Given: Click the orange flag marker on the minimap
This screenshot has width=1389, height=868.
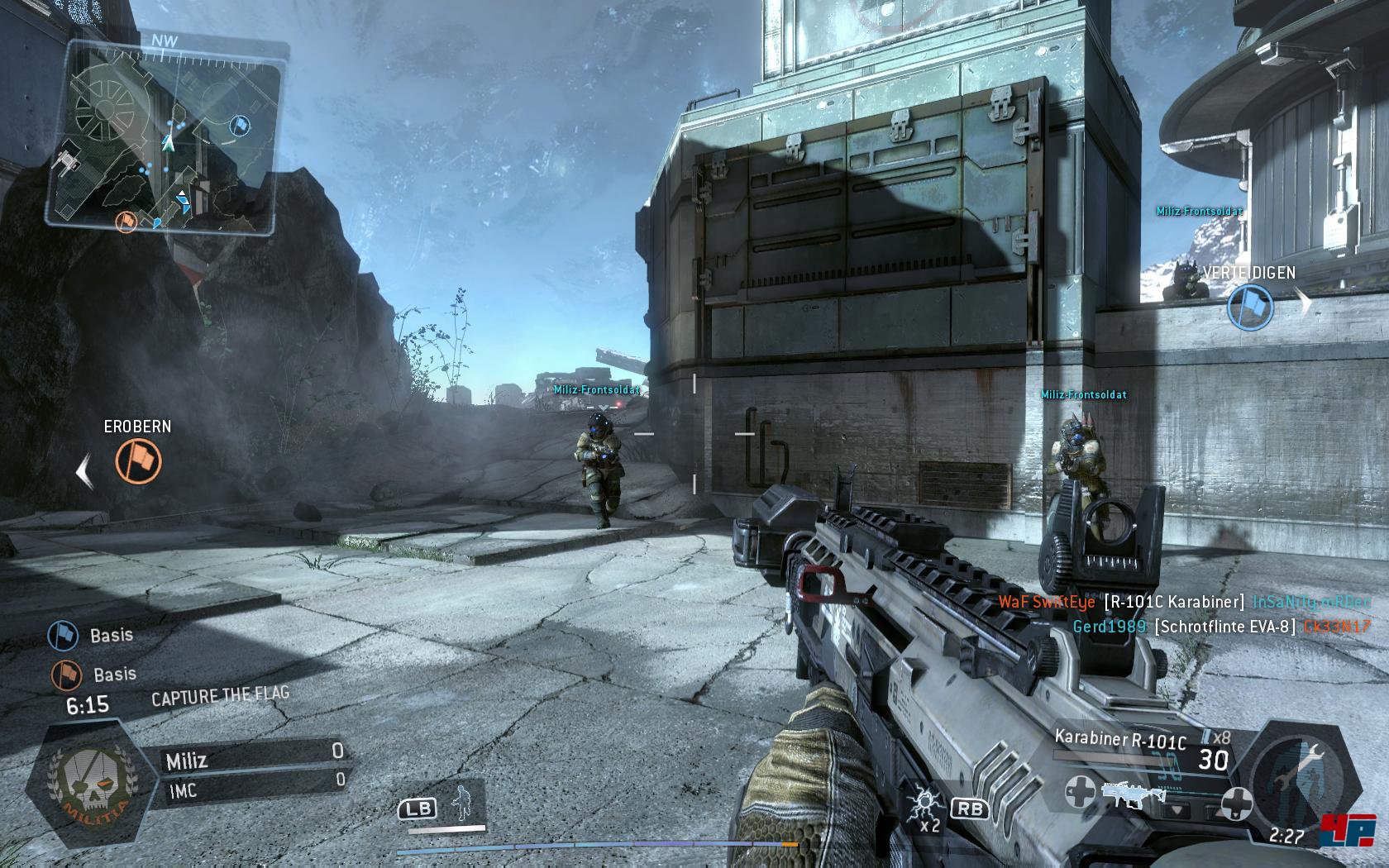Looking at the screenshot, I should coord(126,221).
